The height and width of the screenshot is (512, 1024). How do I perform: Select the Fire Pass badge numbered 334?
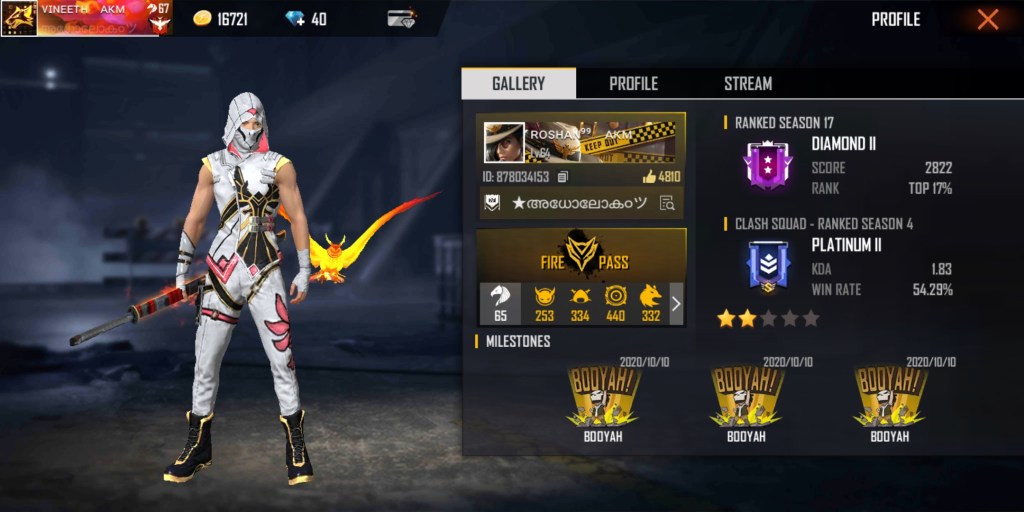tap(579, 304)
